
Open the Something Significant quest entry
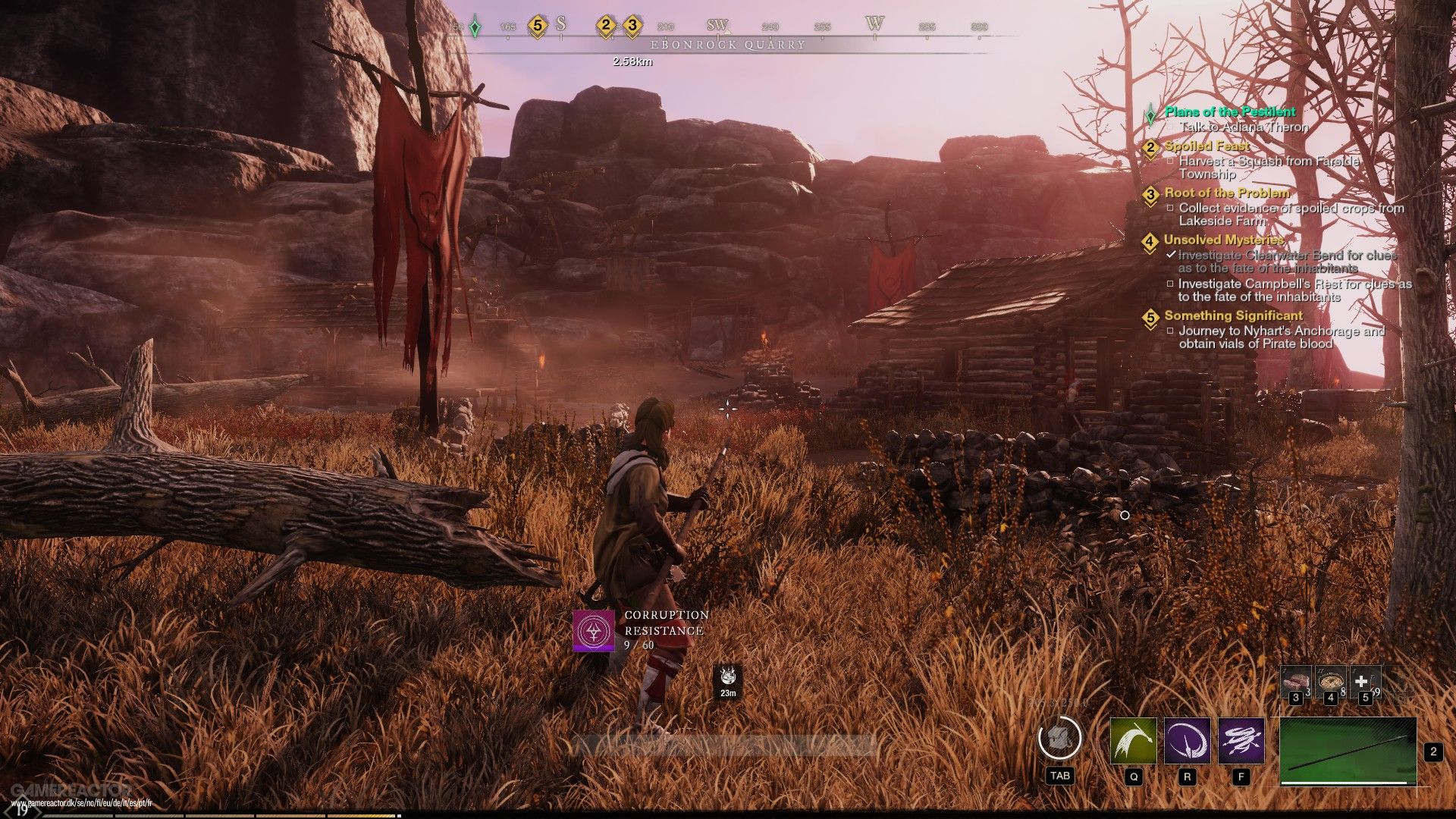coord(1233,315)
